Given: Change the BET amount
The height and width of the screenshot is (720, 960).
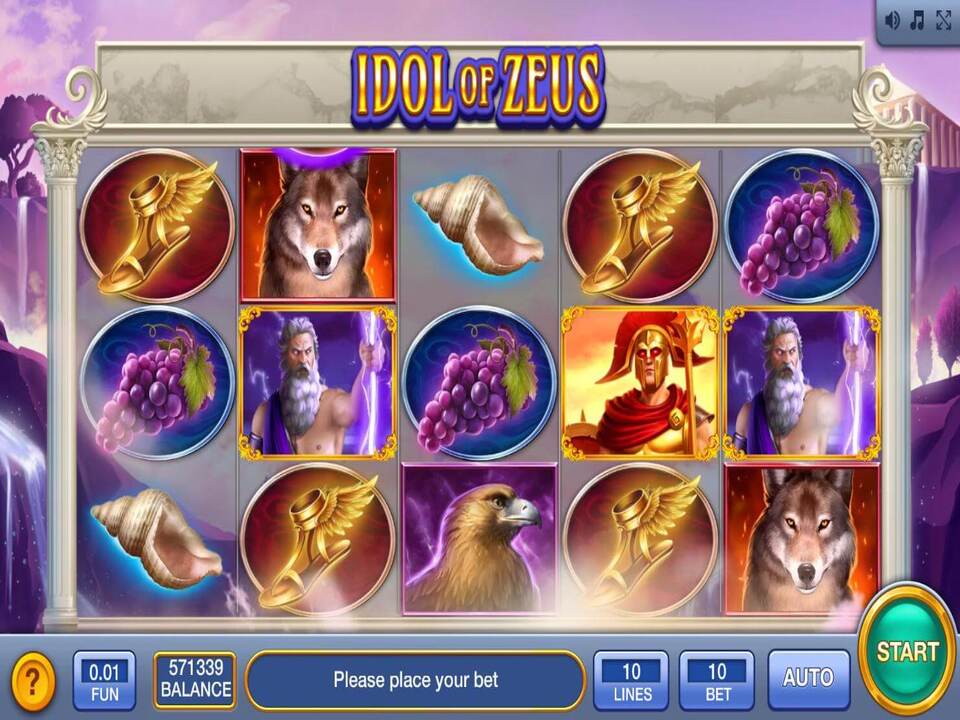Looking at the screenshot, I should tap(717, 680).
